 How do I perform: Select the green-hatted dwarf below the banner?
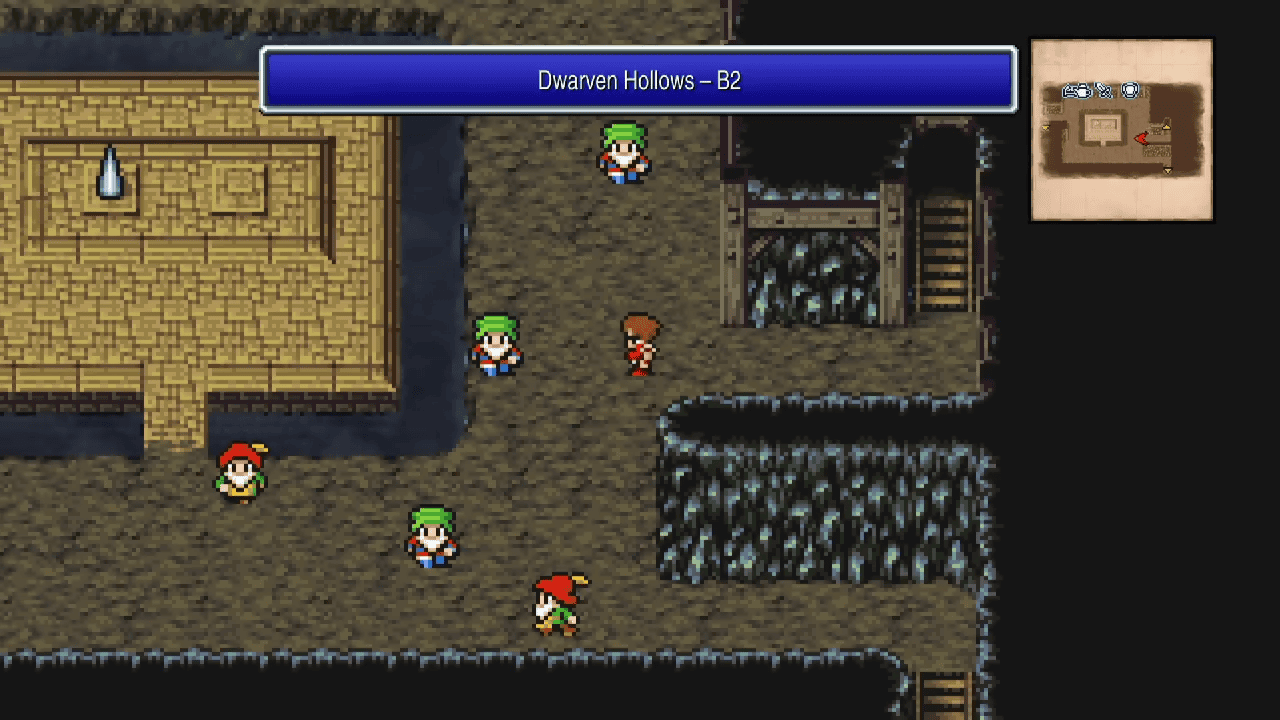pyautogui.click(x=621, y=150)
